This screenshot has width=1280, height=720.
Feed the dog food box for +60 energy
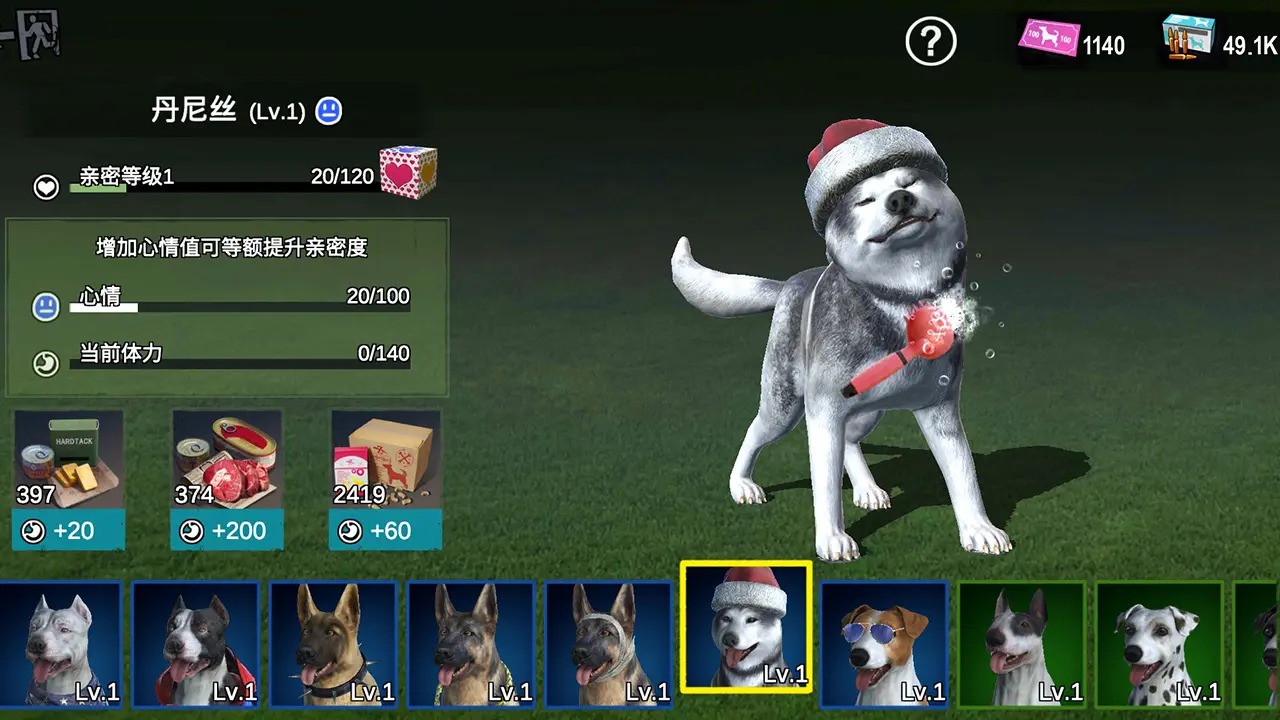384,531
